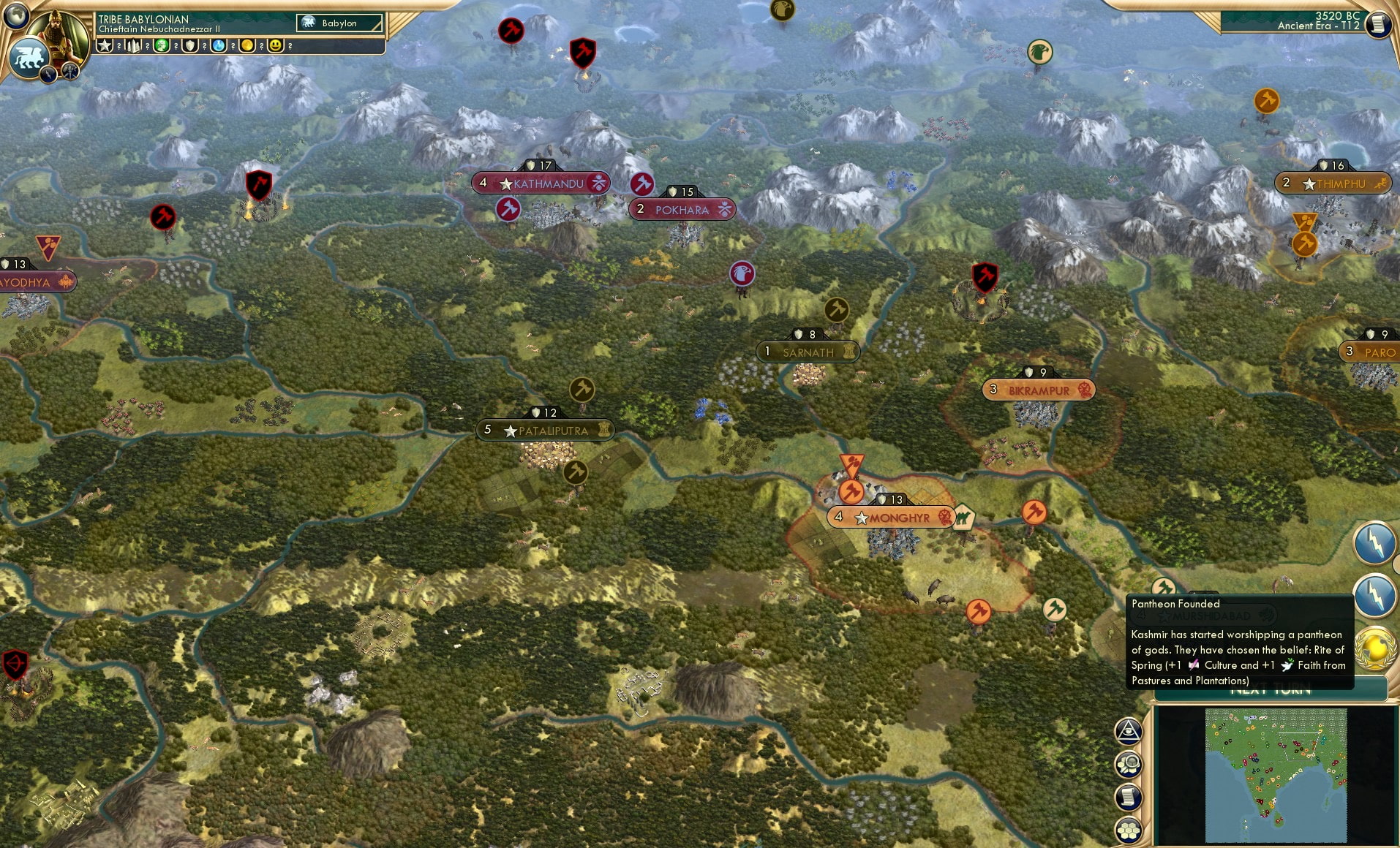The height and width of the screenshot is (848, 1400).
Task: Open the game menu scroll icon top-right
Action: pos(1378,23)
